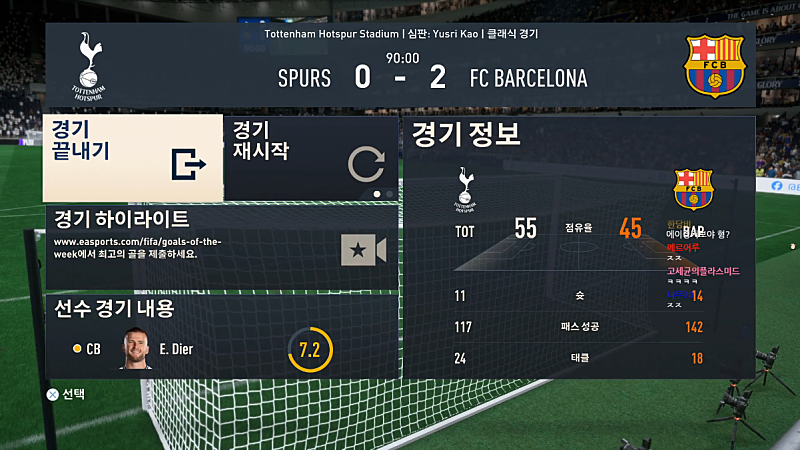Choose the 경기 재시작 tile
This screenshot has width=800, height=450.
pyautogui.click(x=310, y=158)
